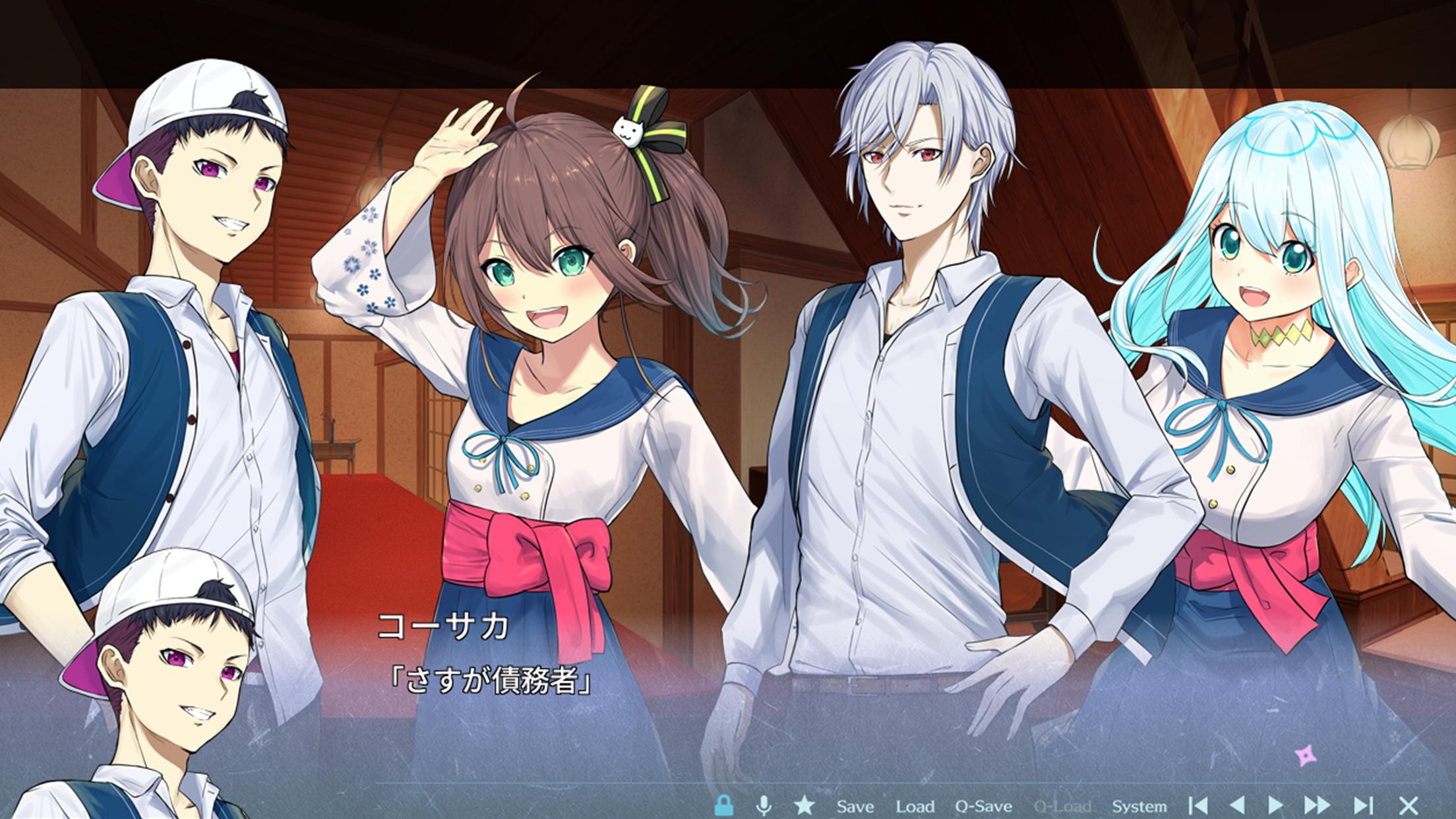Quick save with Q-Save
Viewport: 1456px width, 819px height.
click(983, 806)
